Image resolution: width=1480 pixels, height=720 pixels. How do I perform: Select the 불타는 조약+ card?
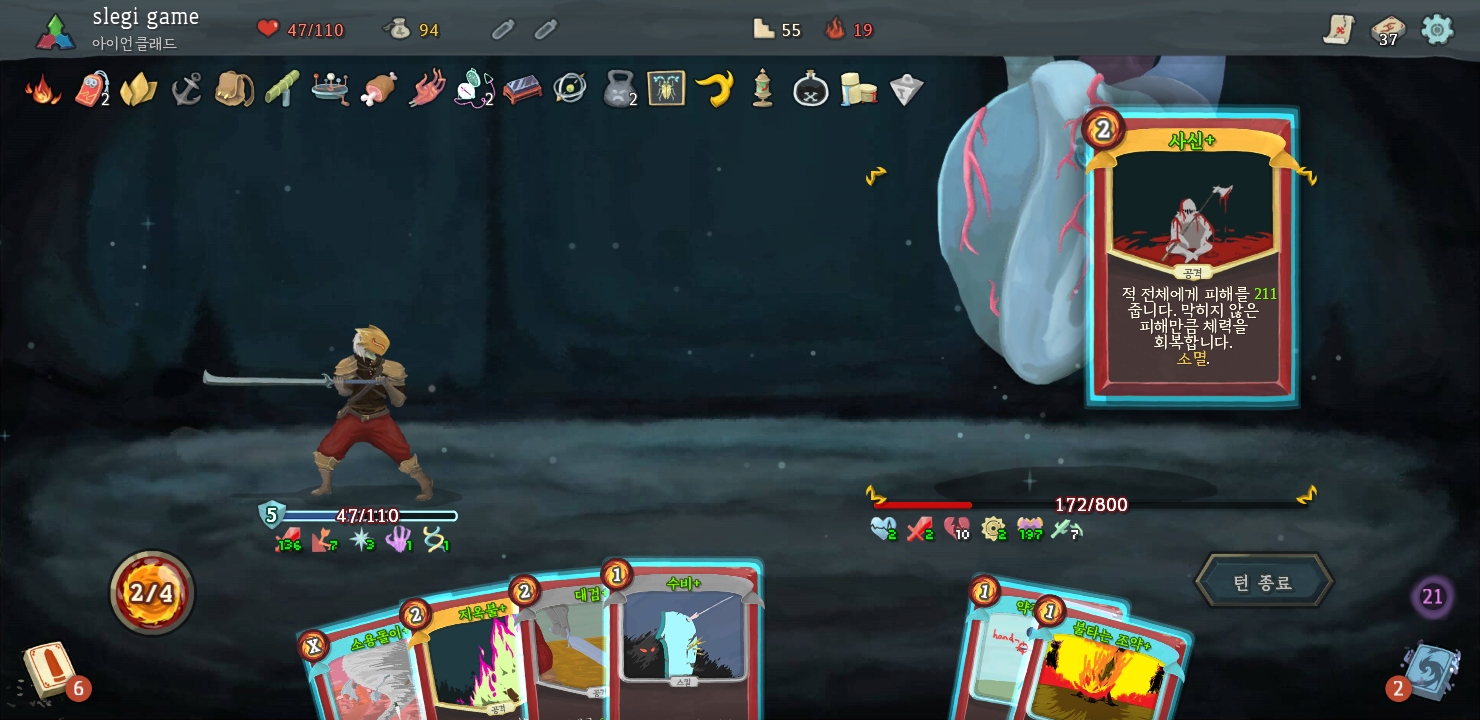tap(1110, 665)
